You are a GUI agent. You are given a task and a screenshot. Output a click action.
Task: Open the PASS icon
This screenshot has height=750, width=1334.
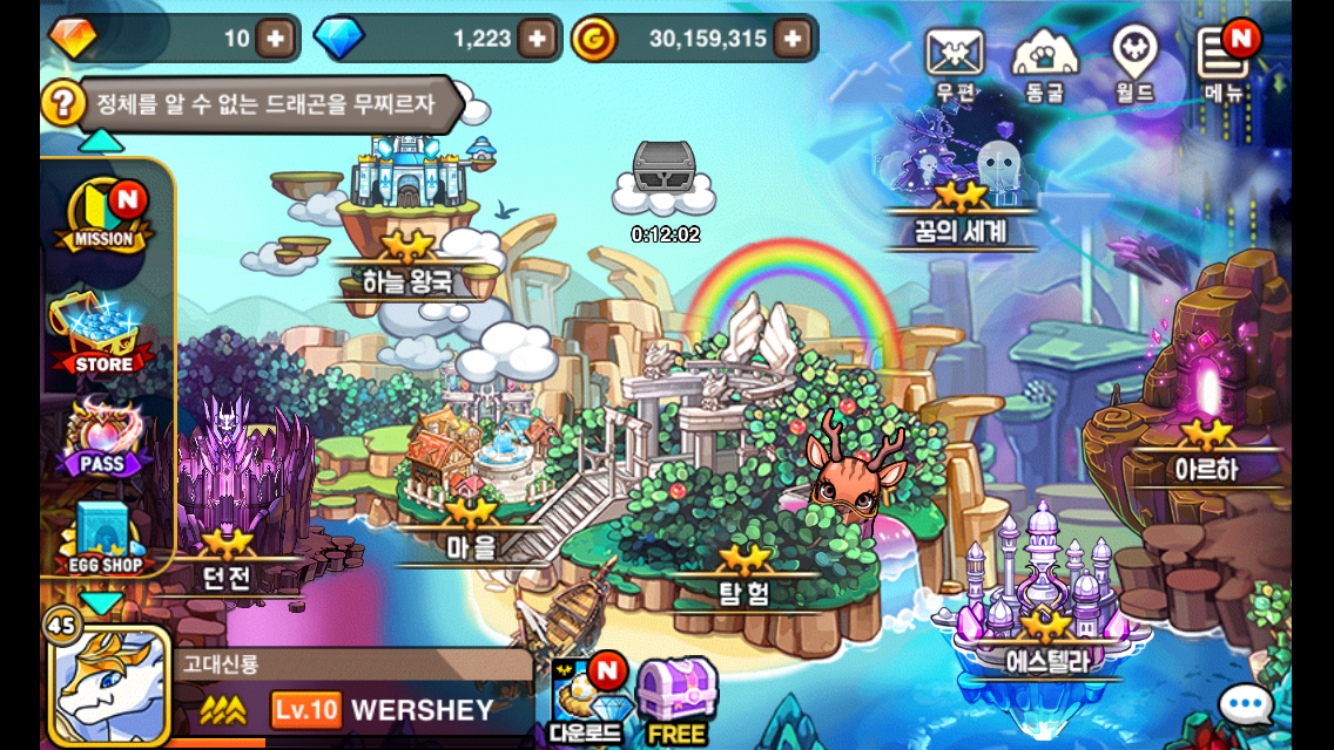(103, 438)
